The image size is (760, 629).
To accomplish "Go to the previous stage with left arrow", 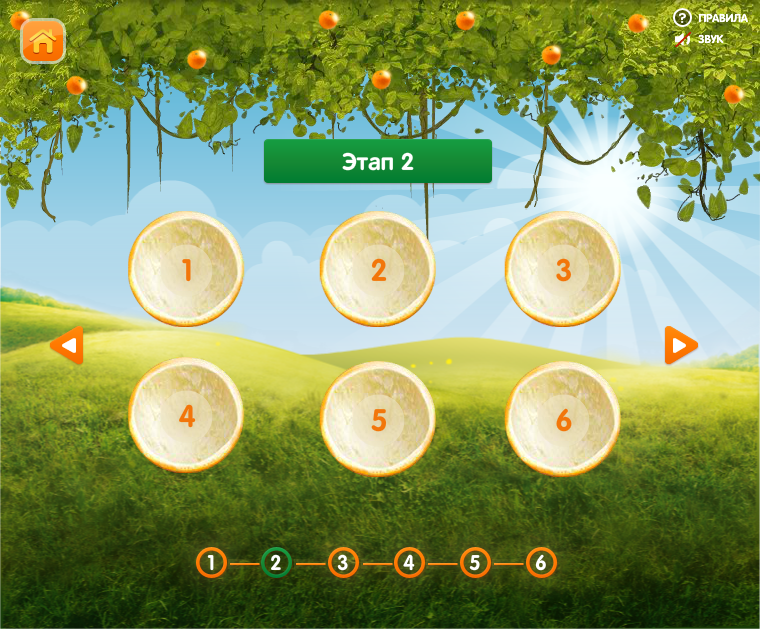I will click(x=67, y=346).
